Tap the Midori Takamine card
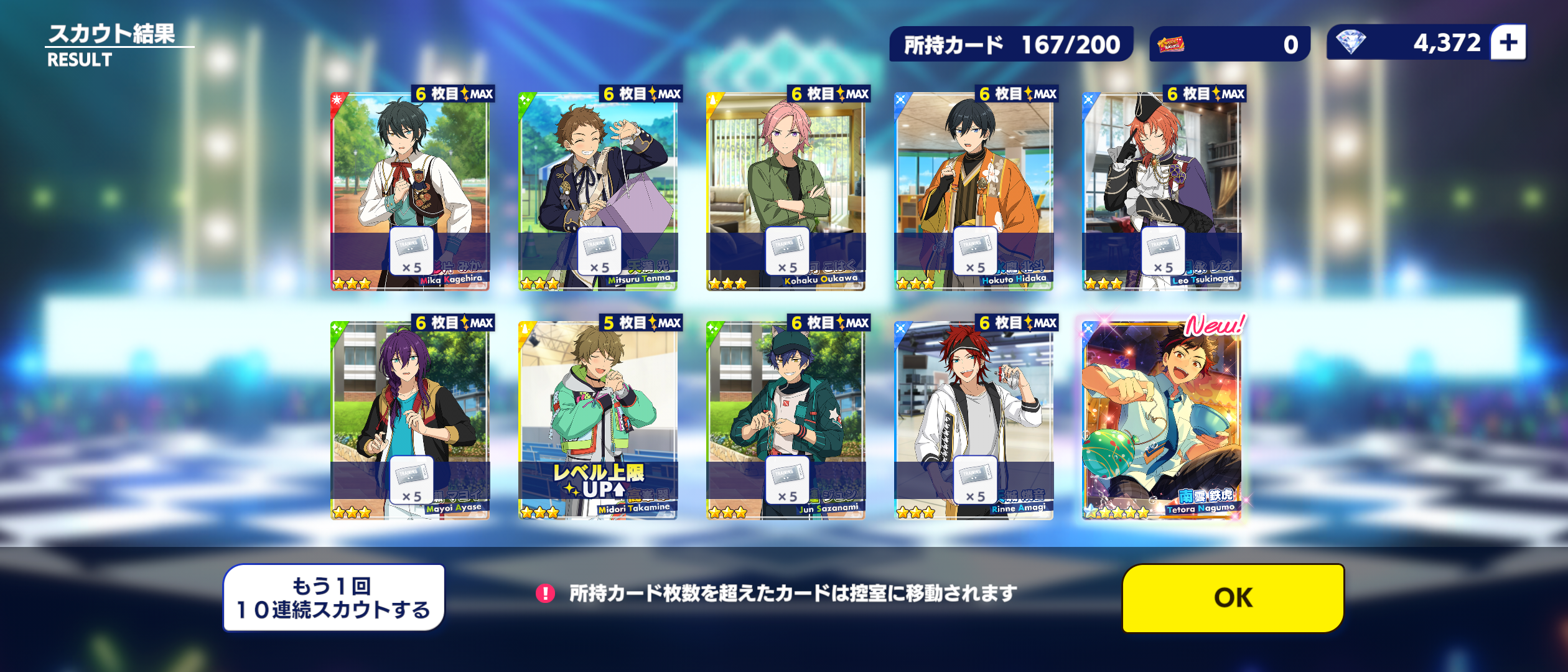The height and width of the screenshot is (672, 1568). (598, 420)
